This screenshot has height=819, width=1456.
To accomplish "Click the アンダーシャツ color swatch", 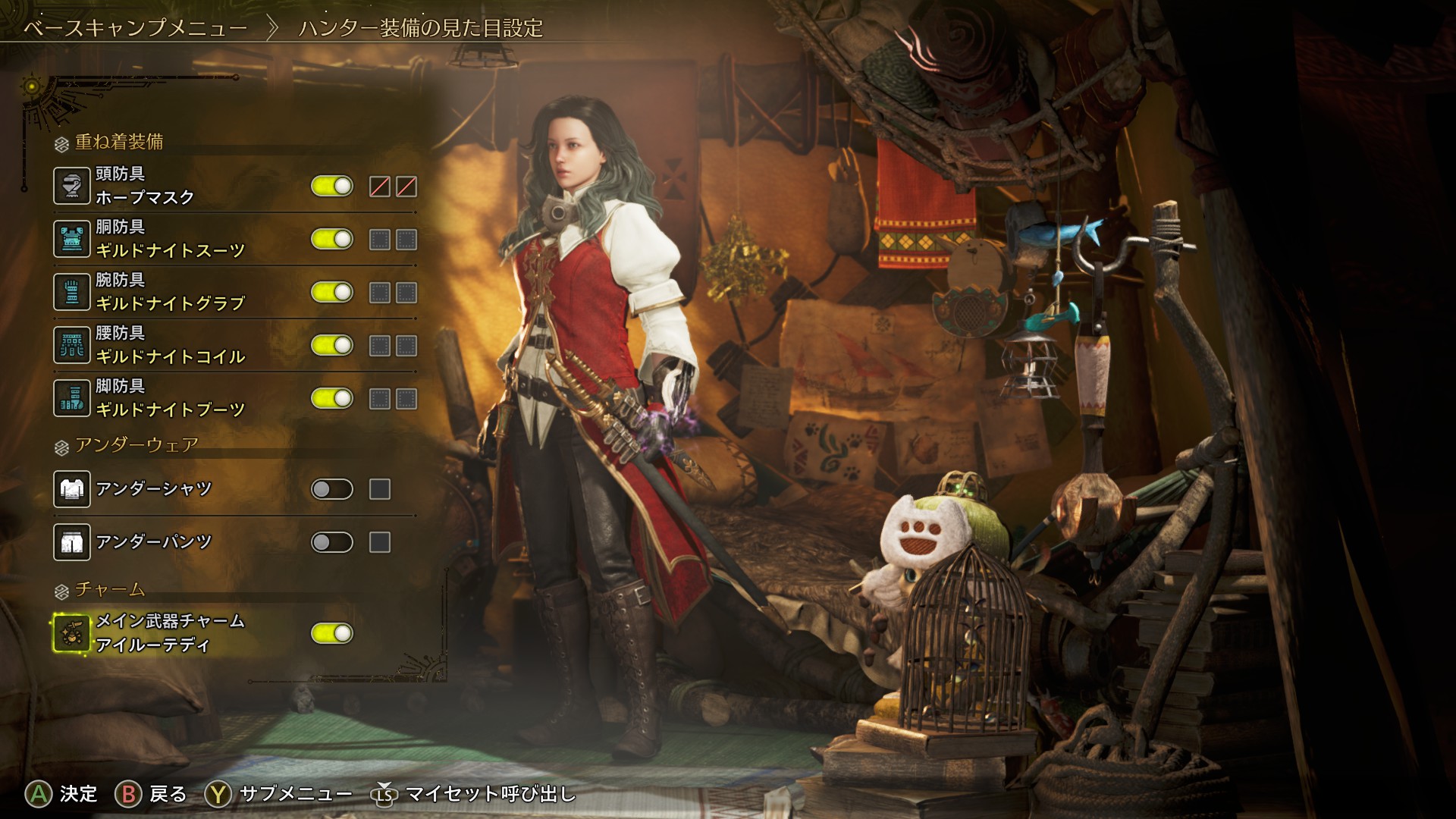I will click(x=380, y=489).
